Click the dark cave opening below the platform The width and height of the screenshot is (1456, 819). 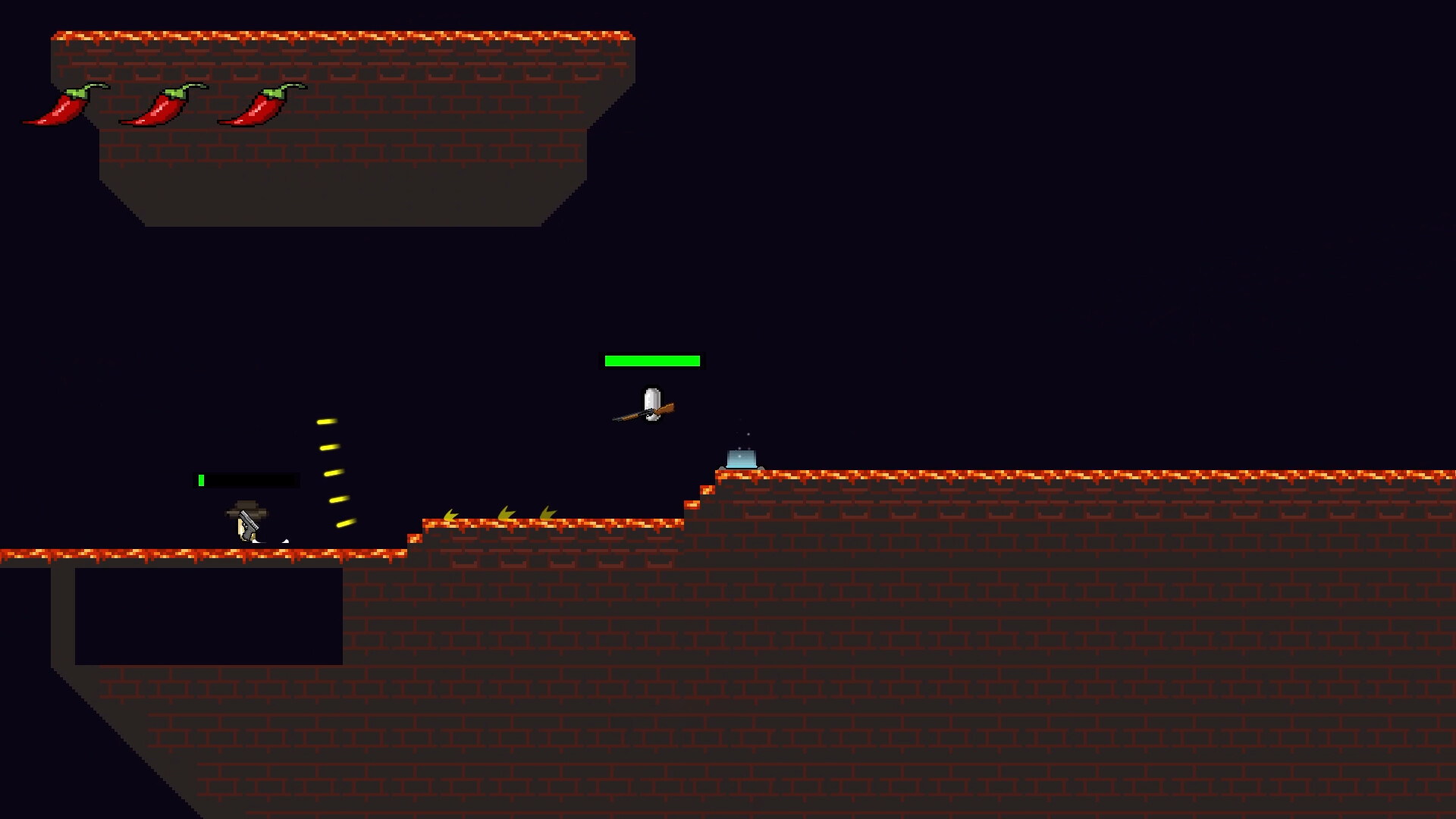tap(209, 614)
